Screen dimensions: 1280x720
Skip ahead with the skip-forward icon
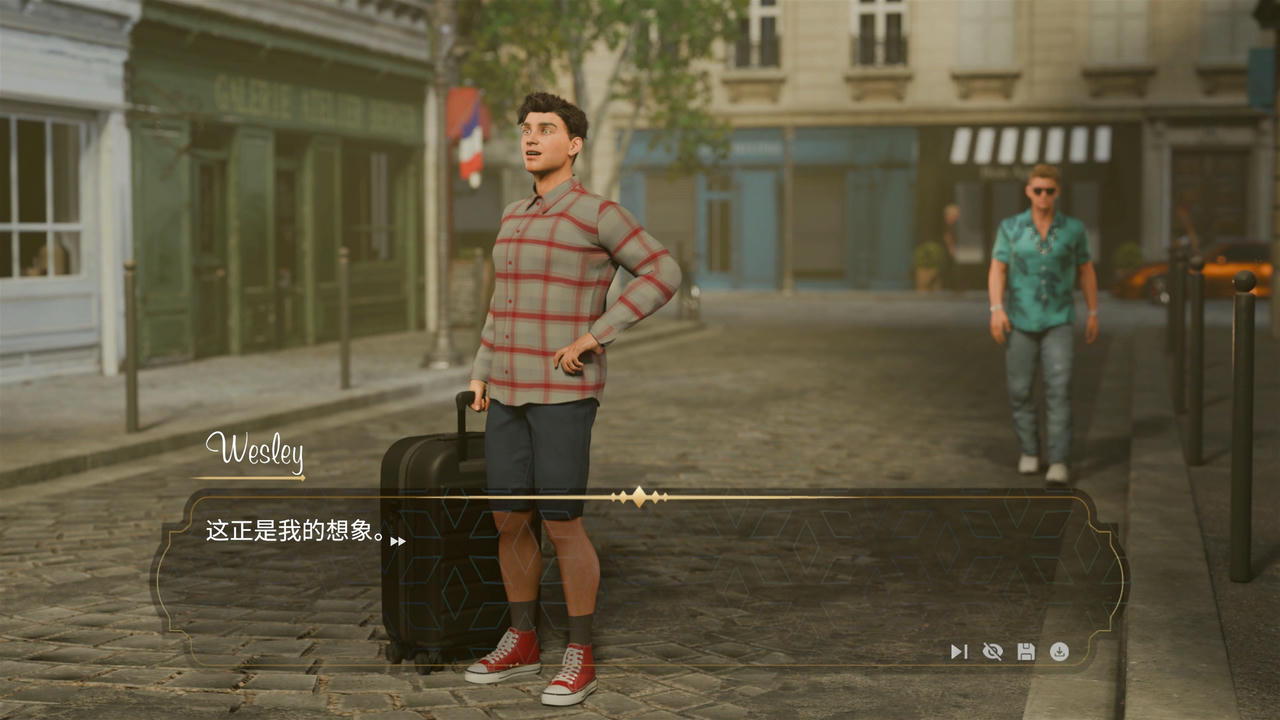(958, 652)
